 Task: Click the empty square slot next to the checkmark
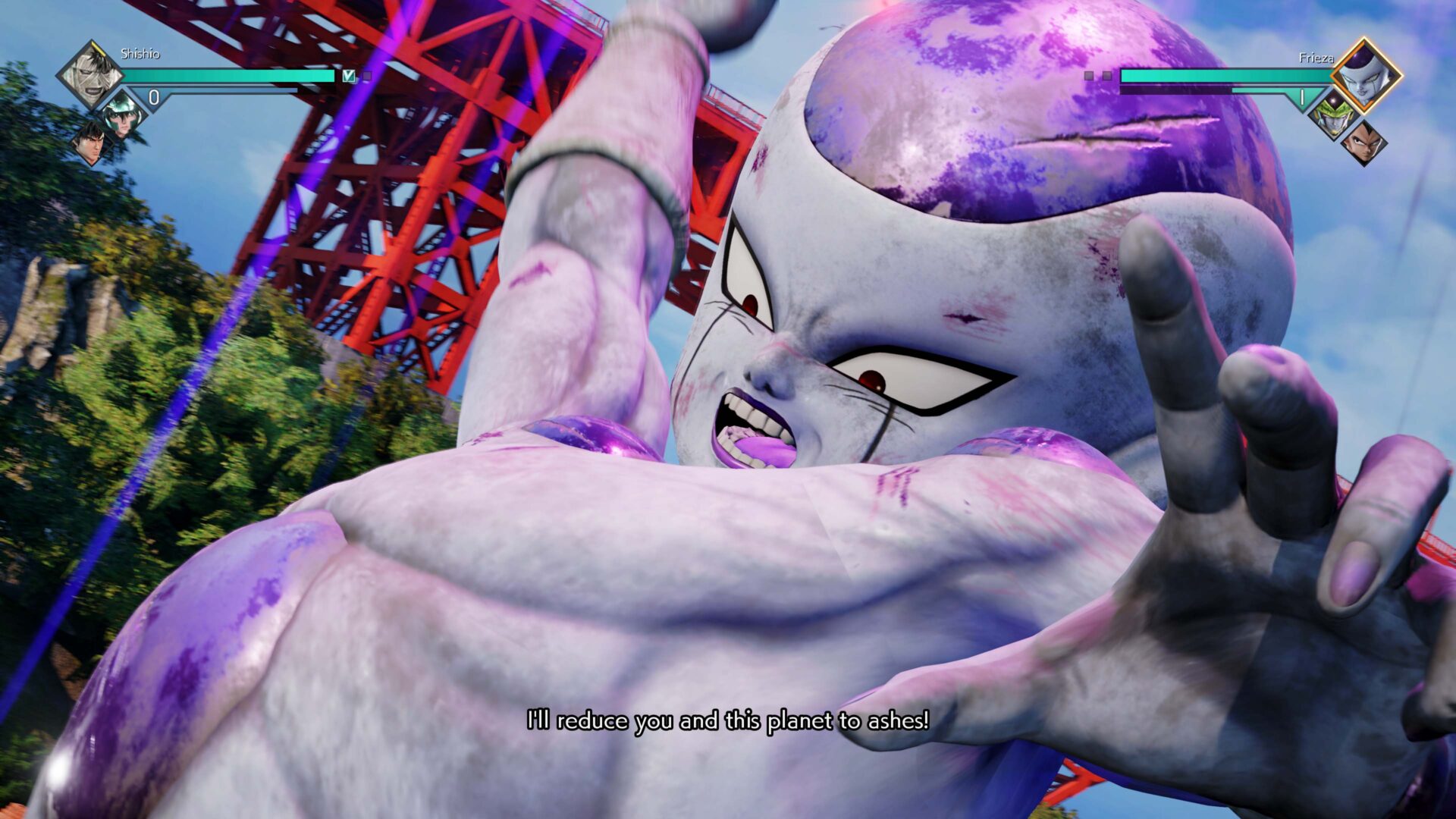pyautogui.click(x=367, y=77)
